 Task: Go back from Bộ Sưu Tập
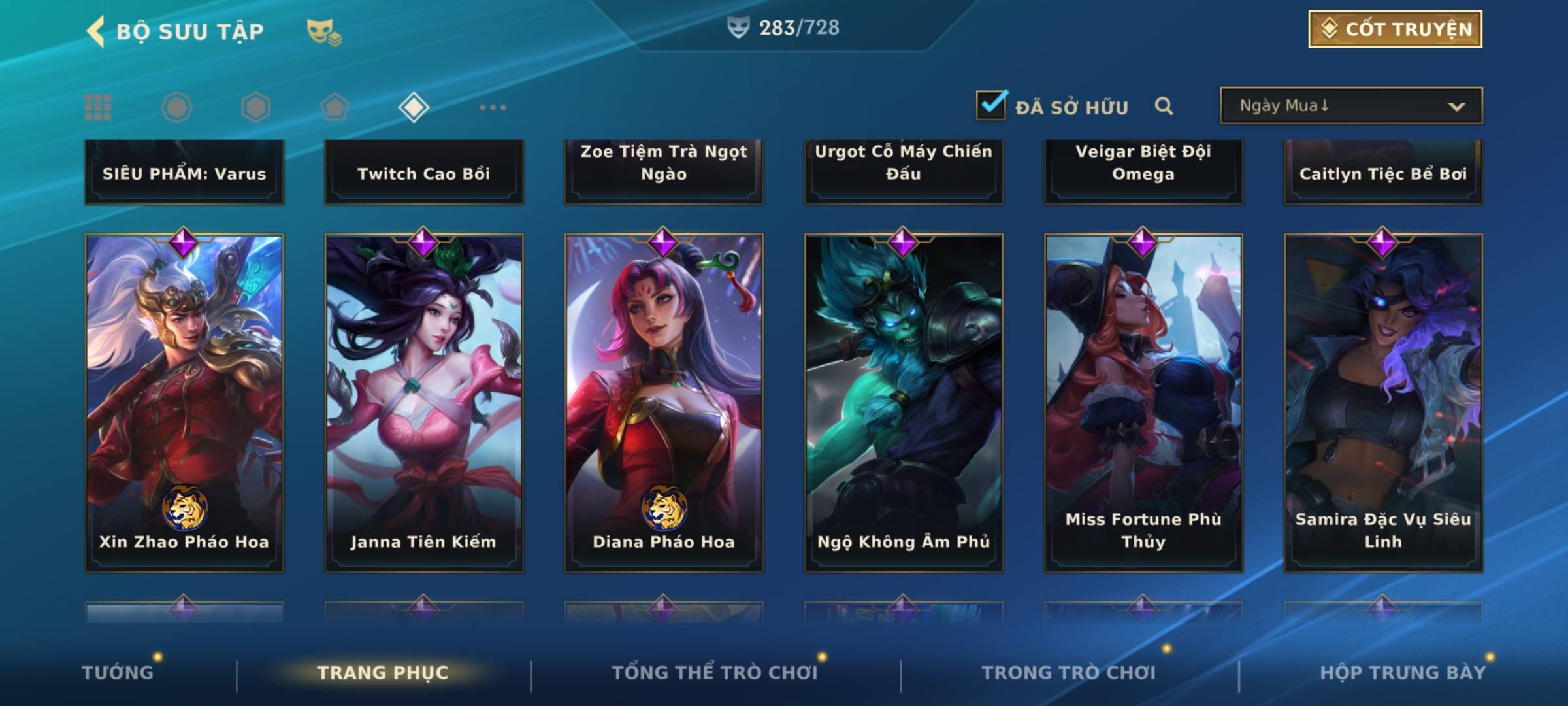[x=97, y=31]
